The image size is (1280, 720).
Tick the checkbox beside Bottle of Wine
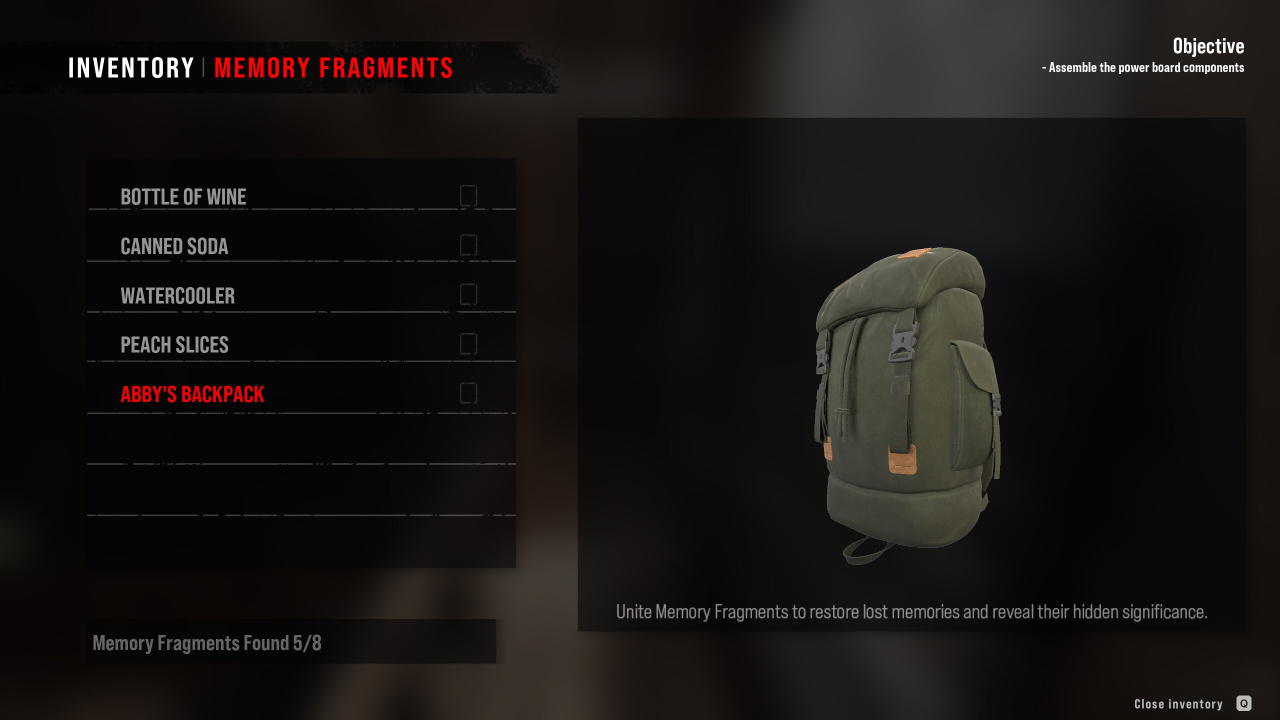(x=468, y=196)
